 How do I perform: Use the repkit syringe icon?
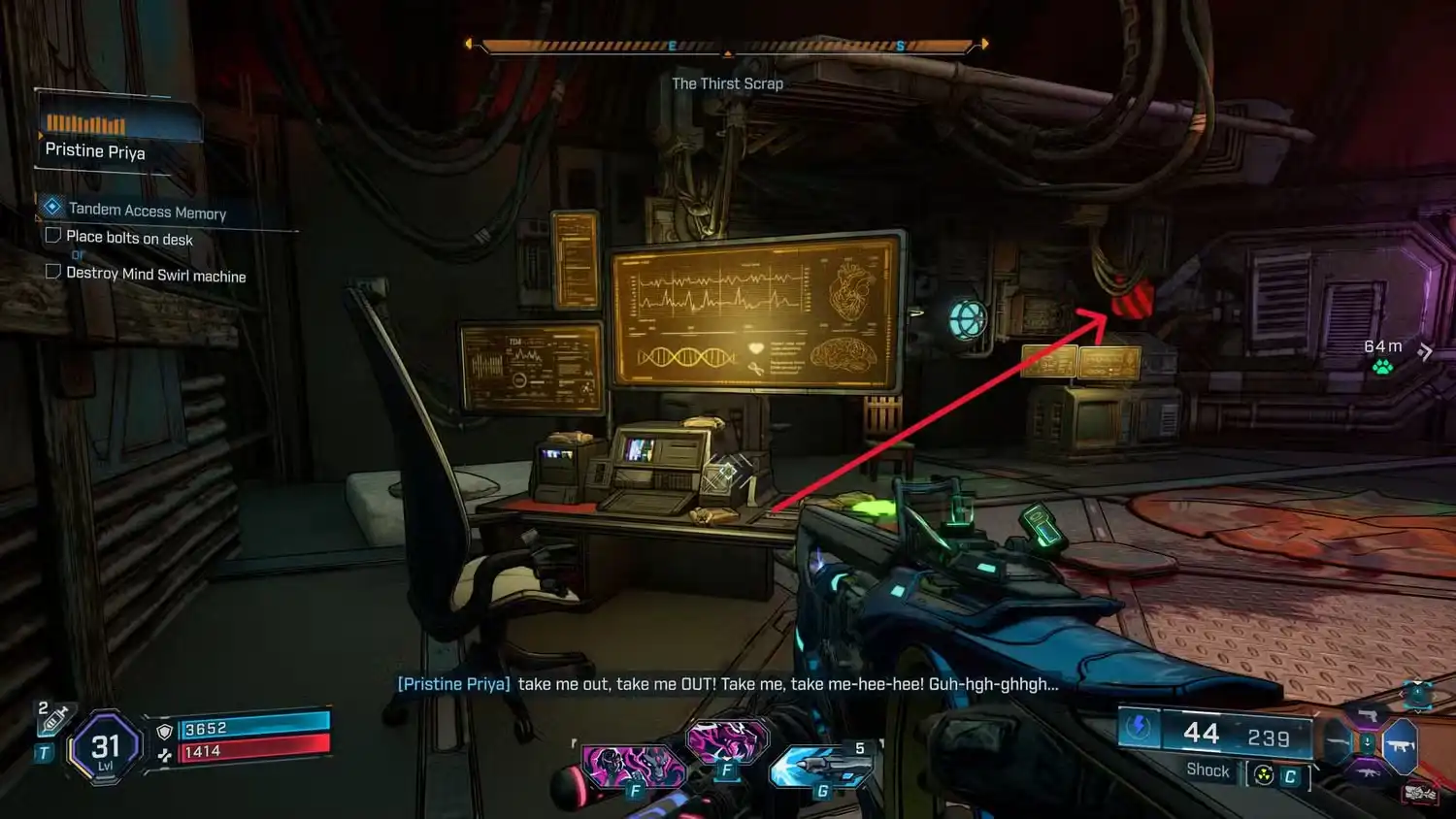54,719
